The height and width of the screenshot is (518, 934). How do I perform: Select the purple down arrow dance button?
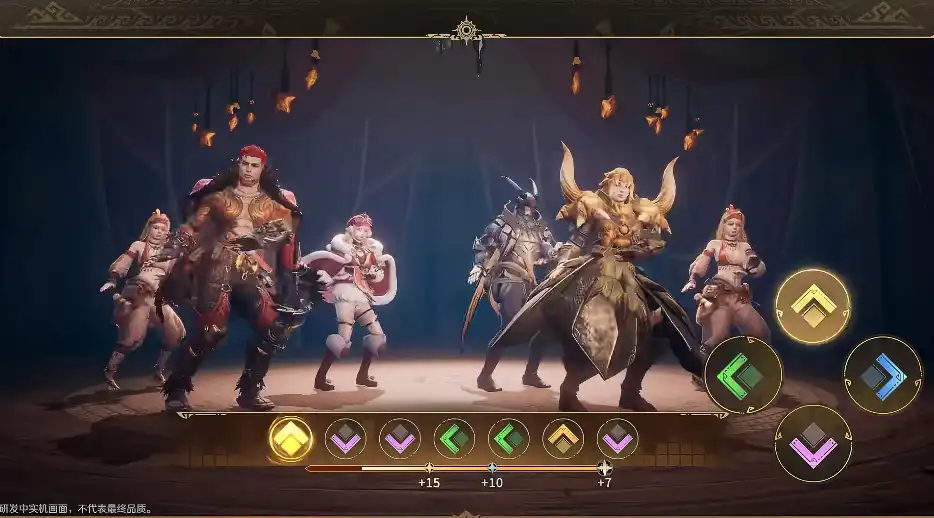pos(813,443)
